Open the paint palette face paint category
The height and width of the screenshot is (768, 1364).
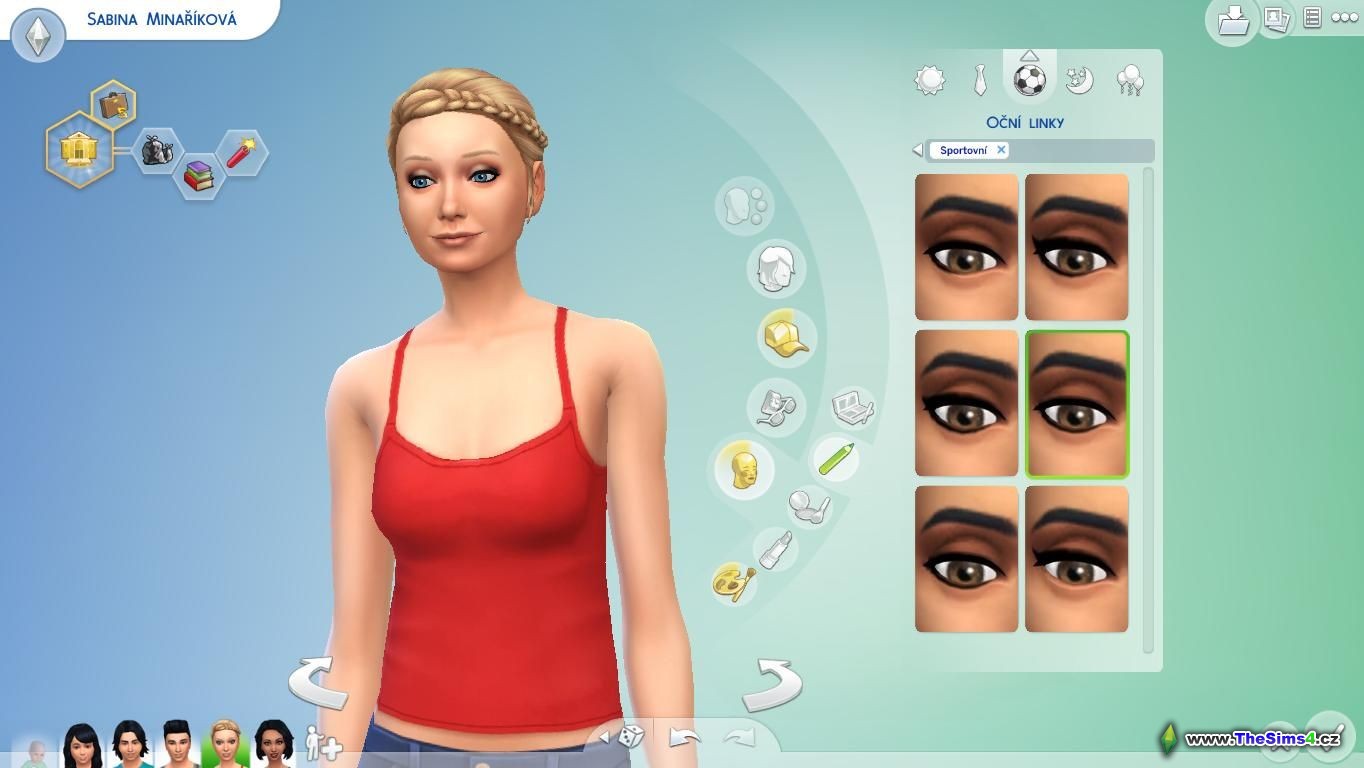734,582
